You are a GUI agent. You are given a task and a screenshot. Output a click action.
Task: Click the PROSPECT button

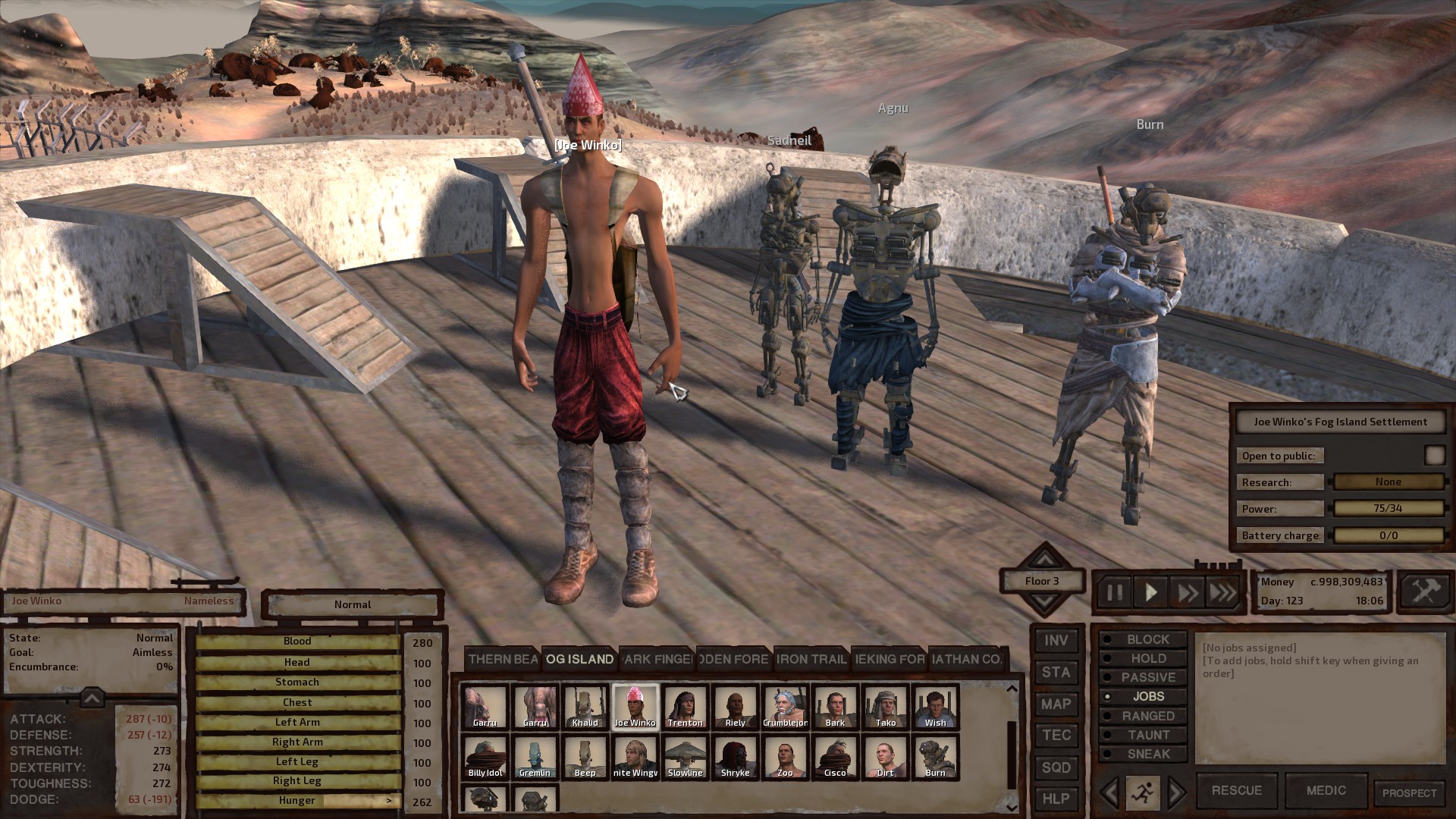1409,792
